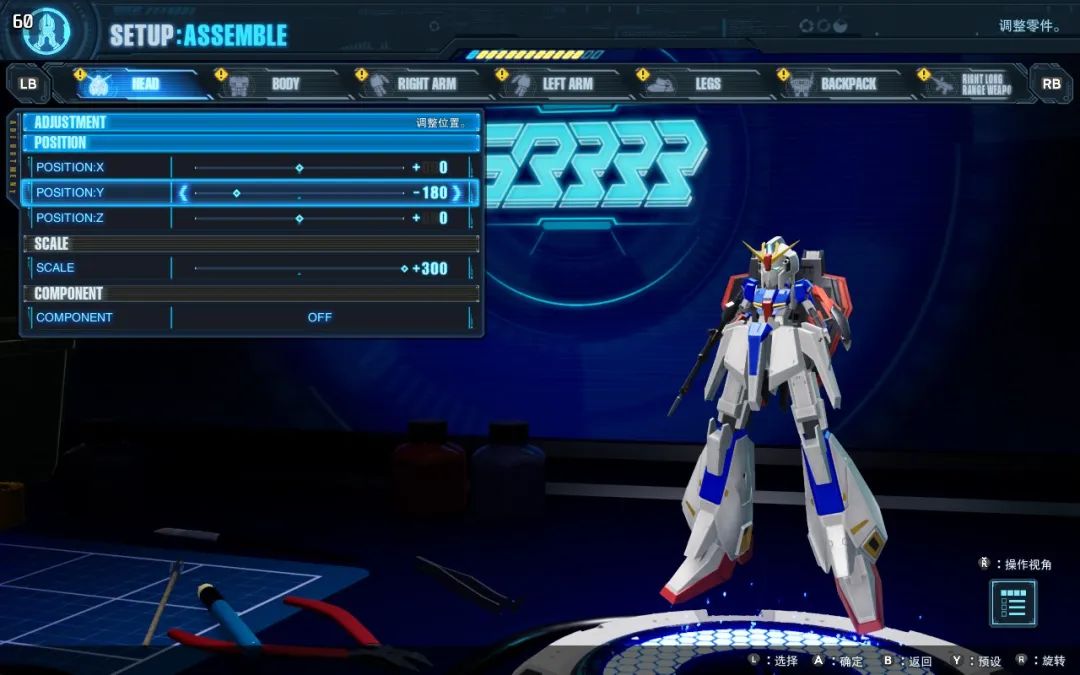Select the RIGHT ARM tab
Screen dimensions: 1080x675
click(416, 84)
